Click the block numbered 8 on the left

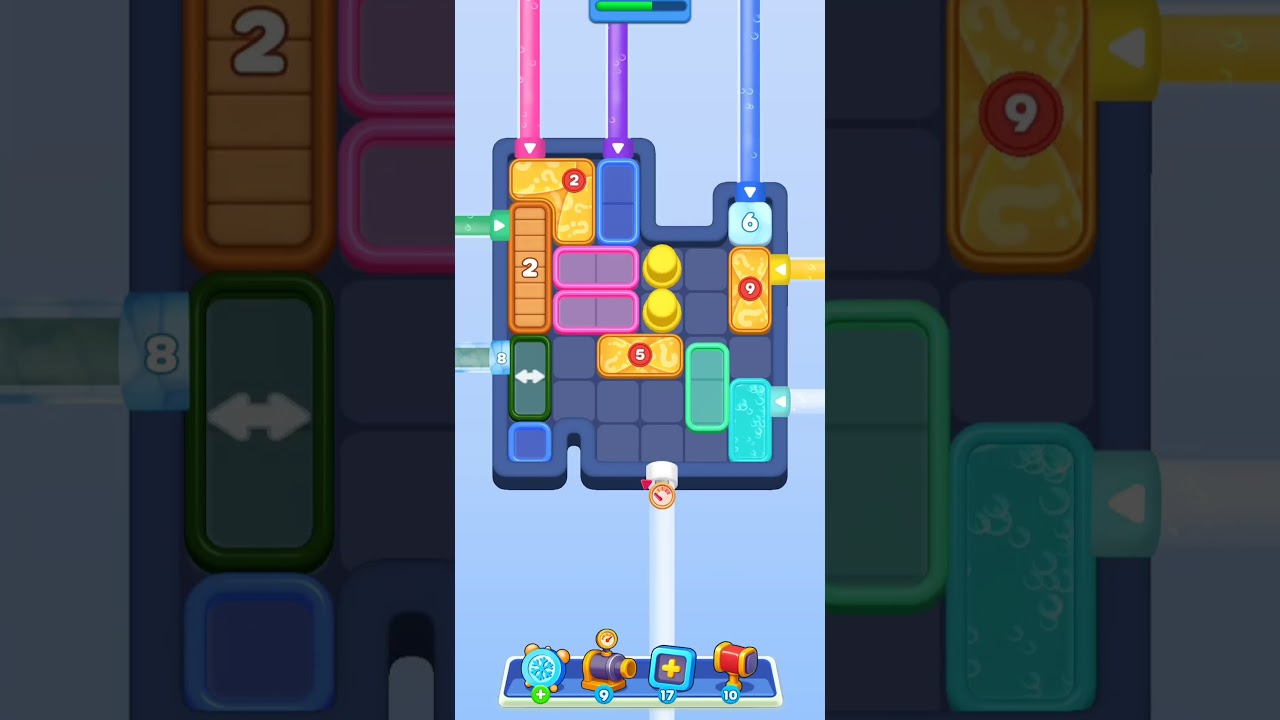pos(500,357)
